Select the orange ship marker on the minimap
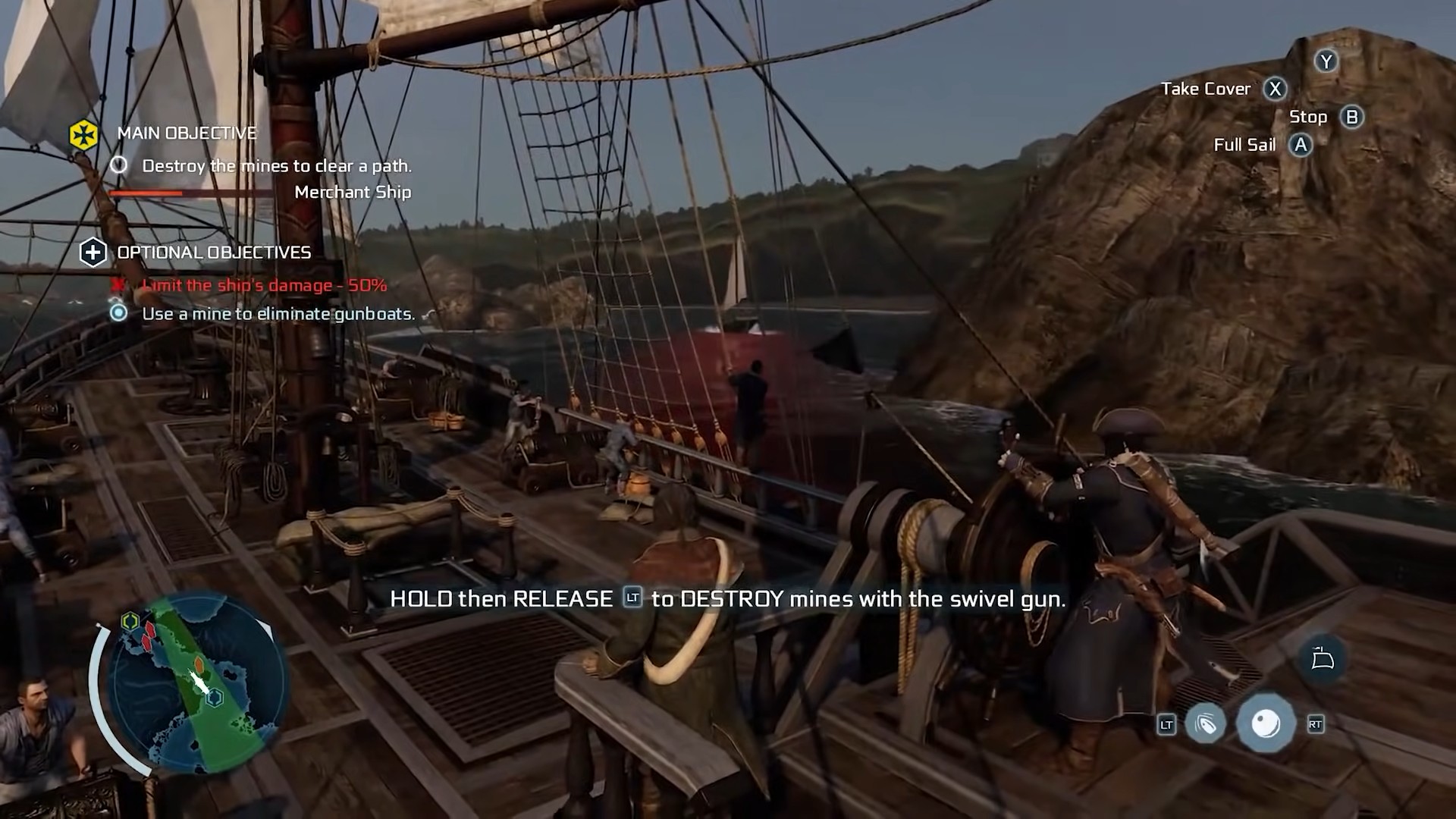The width and height of the screenshot is (1456, 819). click(199, 664)
